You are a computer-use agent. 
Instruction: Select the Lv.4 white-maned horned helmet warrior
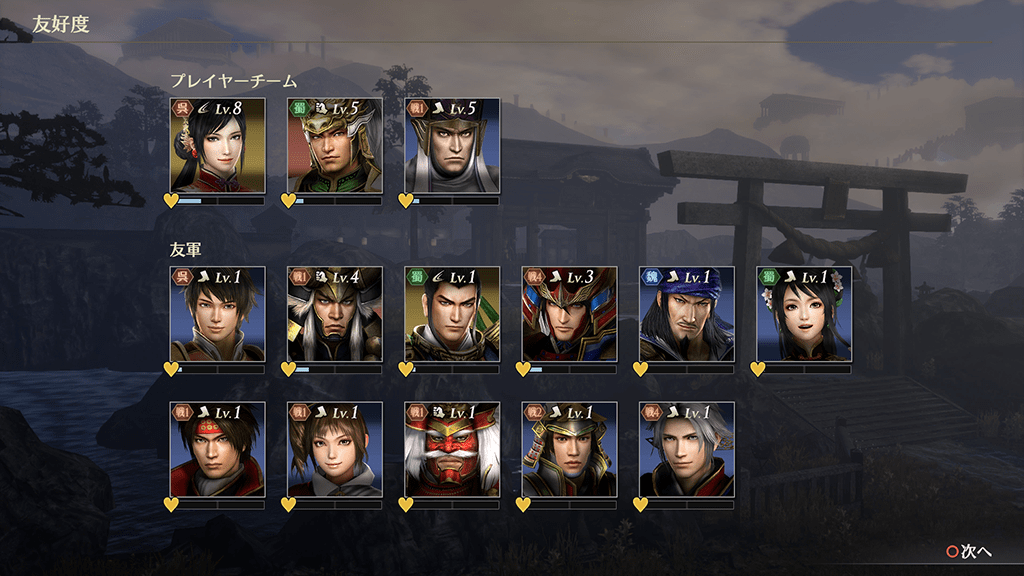pos(334,314)
